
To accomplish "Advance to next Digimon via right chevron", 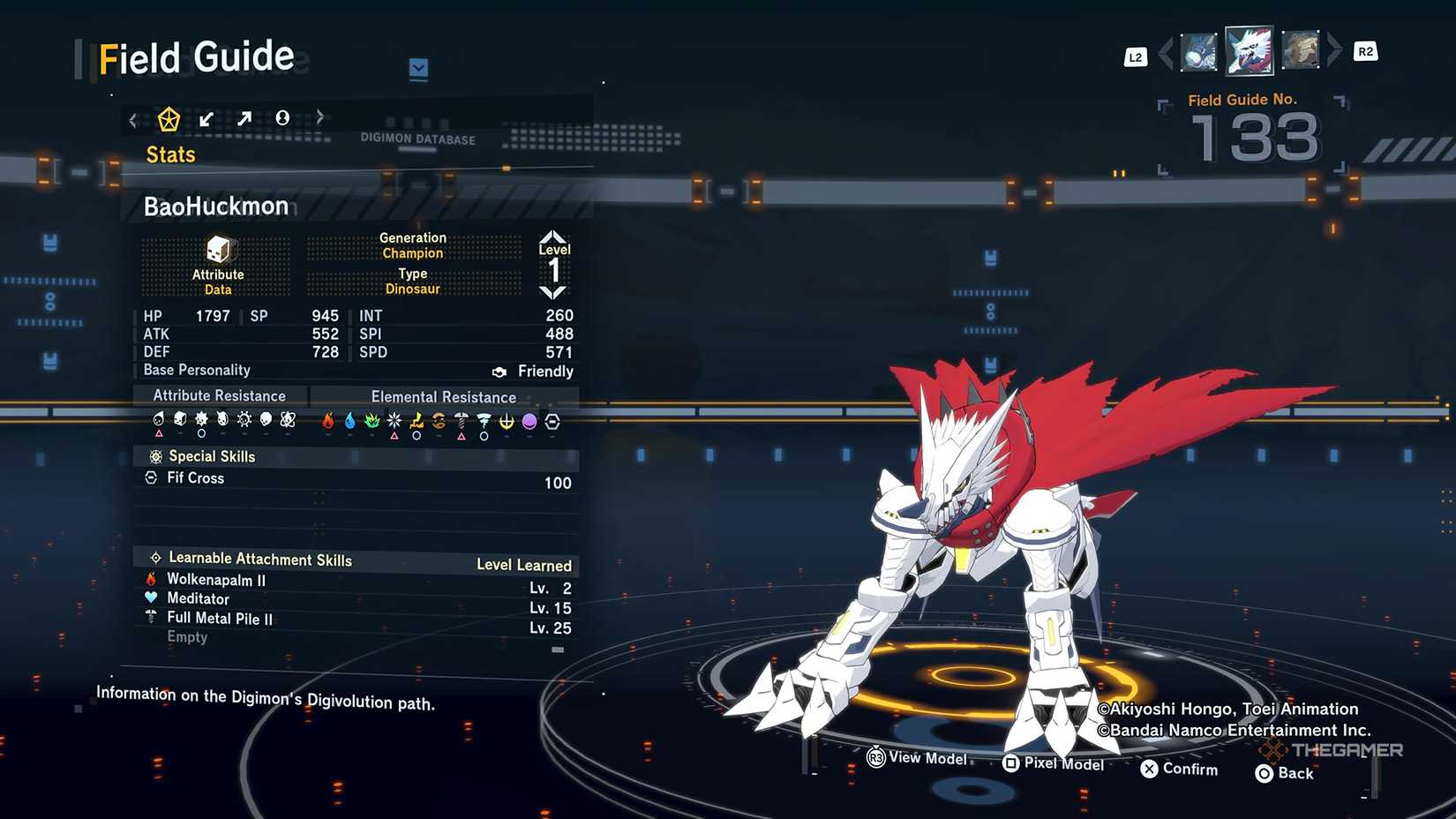I will pos(1332,53).
